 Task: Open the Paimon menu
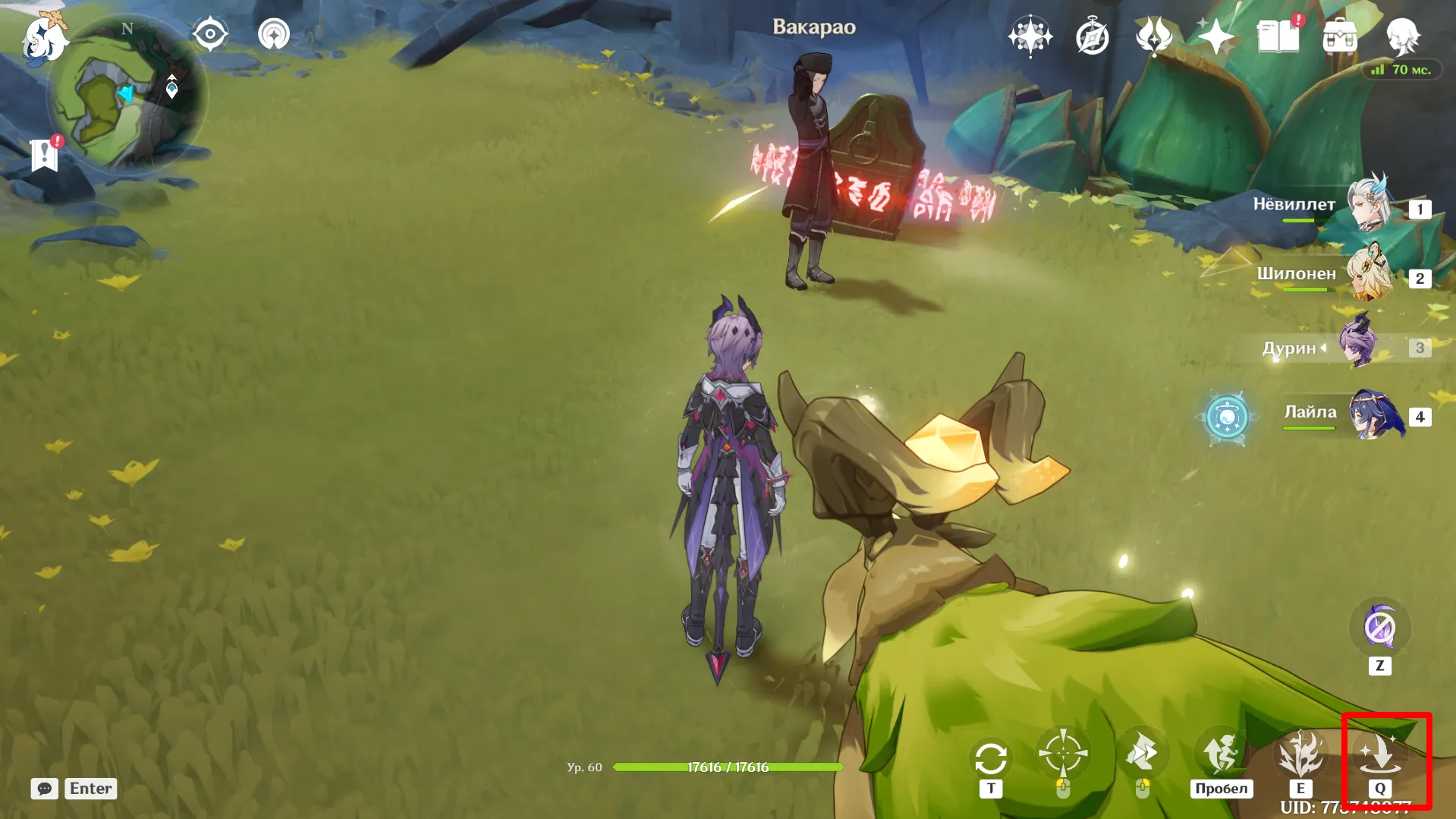[x=42, y=39]
